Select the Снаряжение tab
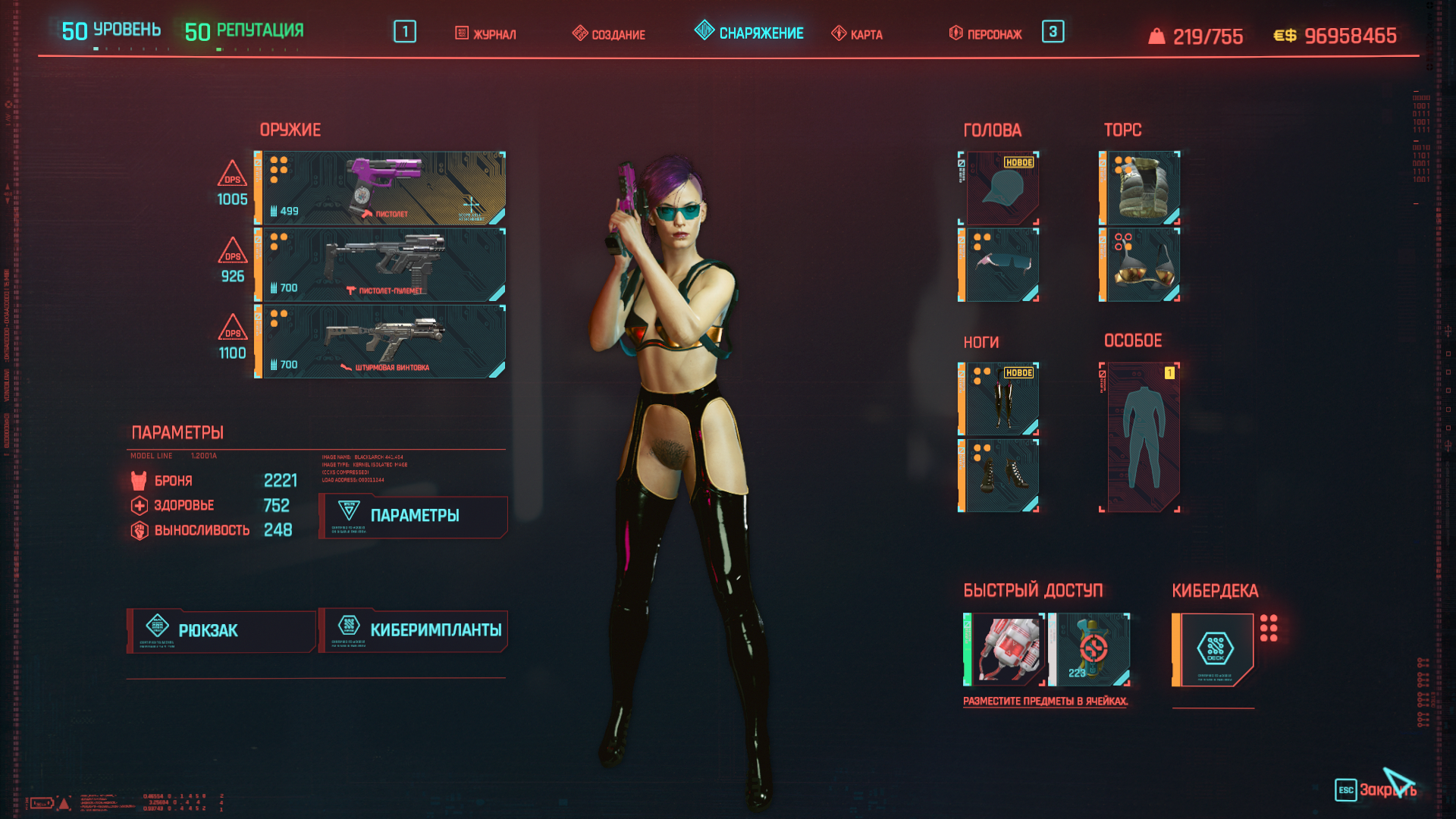 pos(749,33)
